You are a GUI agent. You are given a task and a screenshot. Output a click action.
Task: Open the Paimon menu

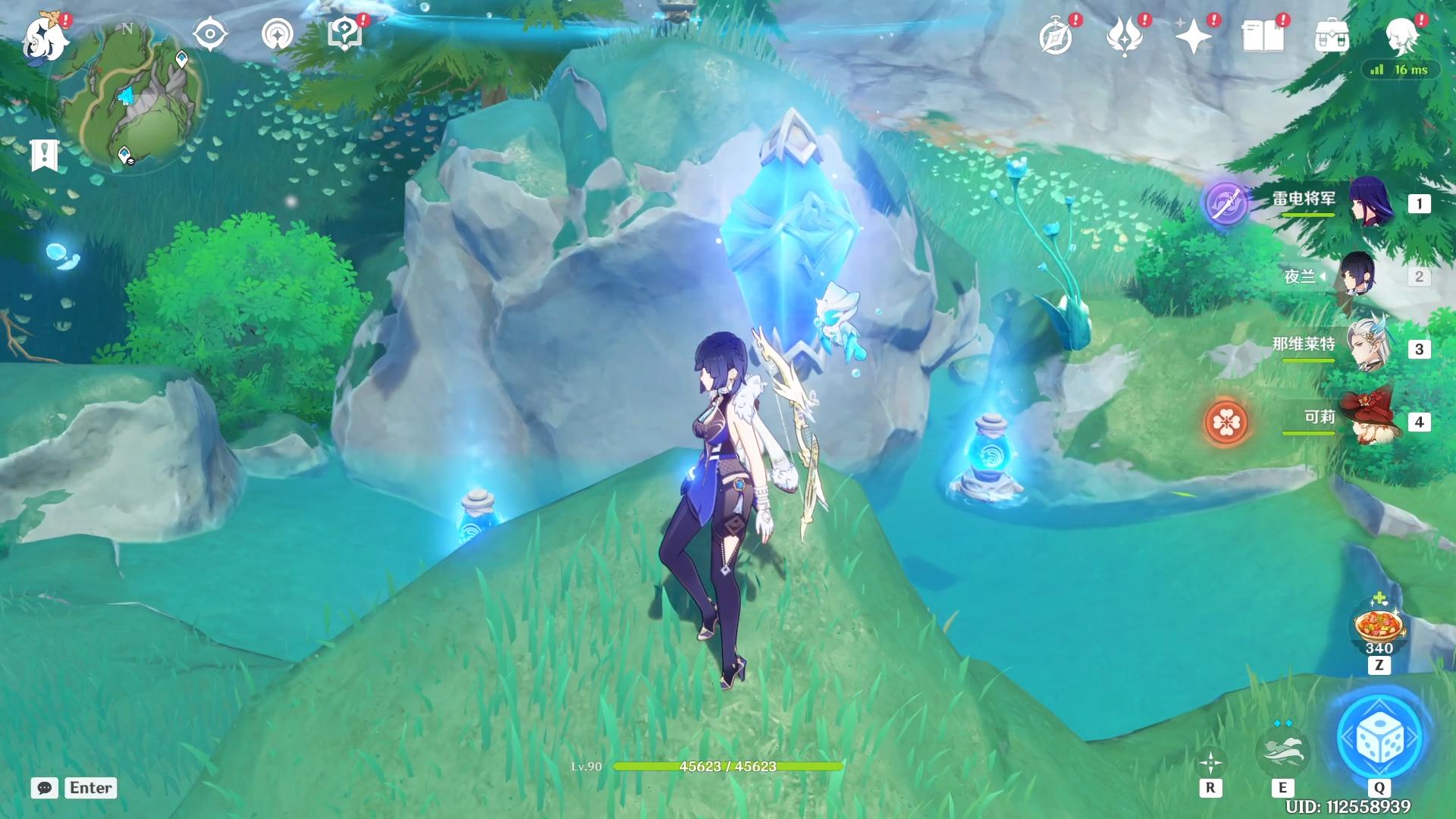pyautogui.click(x=45, y=38)
